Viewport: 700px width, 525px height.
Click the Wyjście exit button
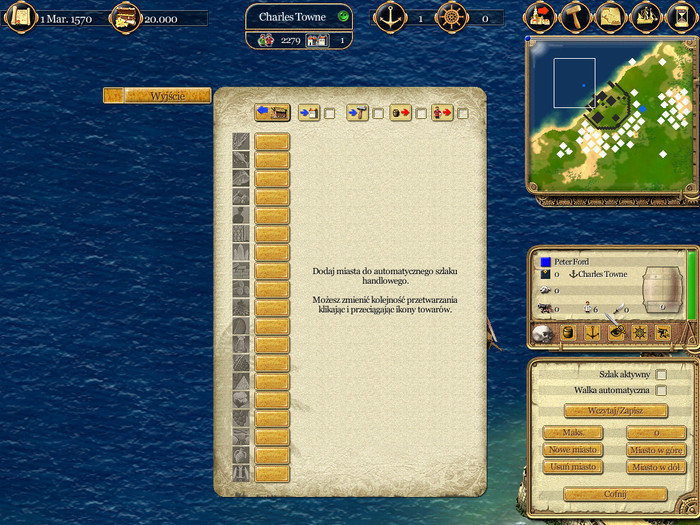click(157, 95)
